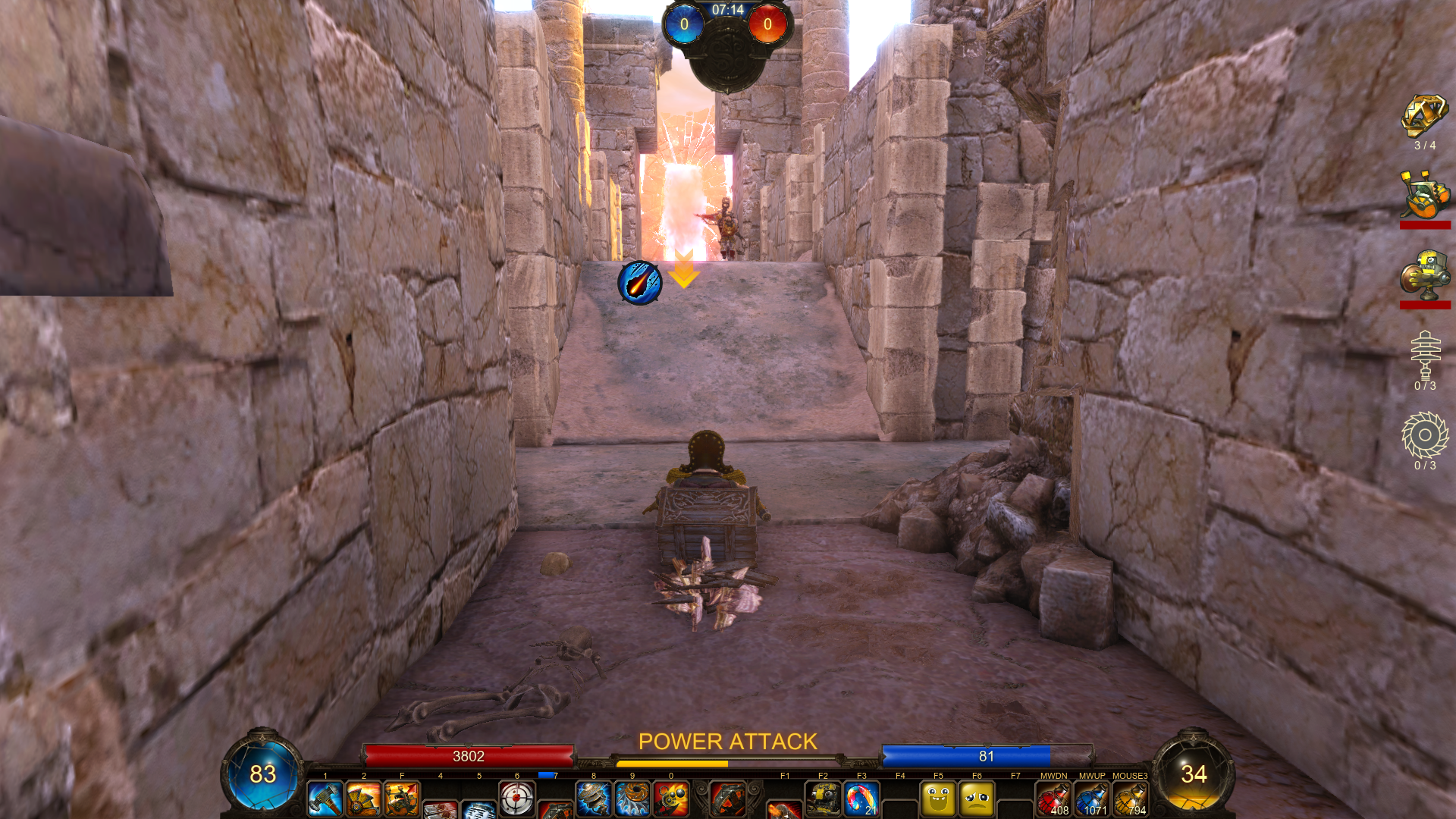This screenshot has height=819, width=1456.
Task: Select the orange mortar turret icon
Action: point(1425,195)
